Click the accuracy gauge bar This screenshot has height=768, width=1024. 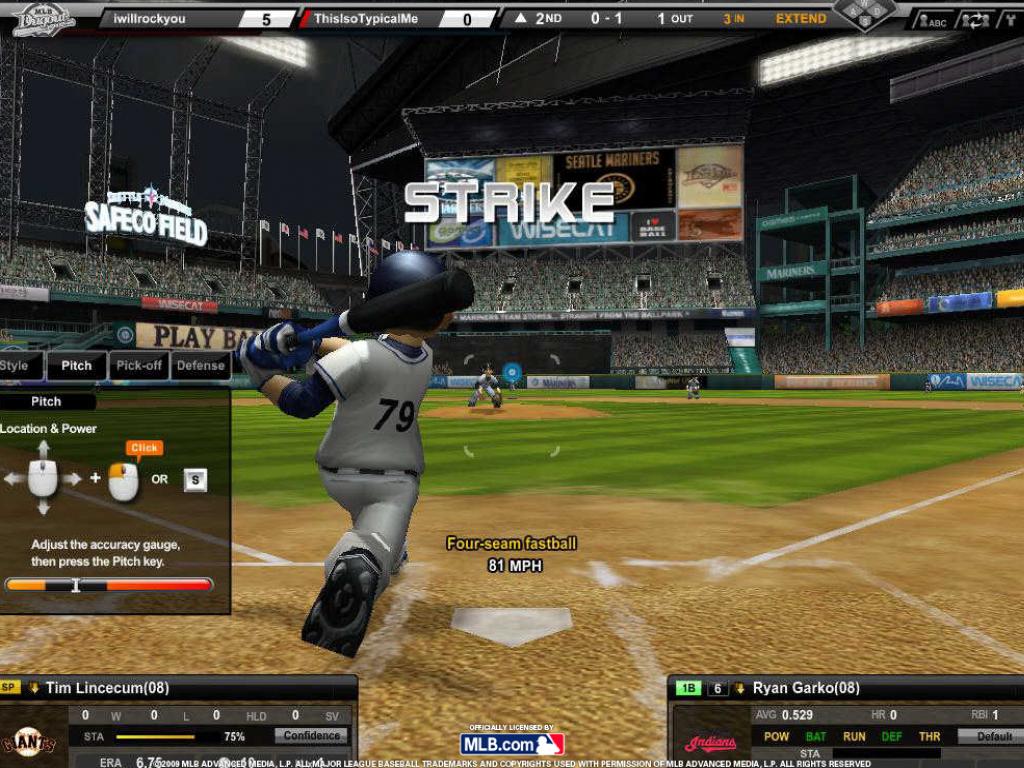[109, 584]
